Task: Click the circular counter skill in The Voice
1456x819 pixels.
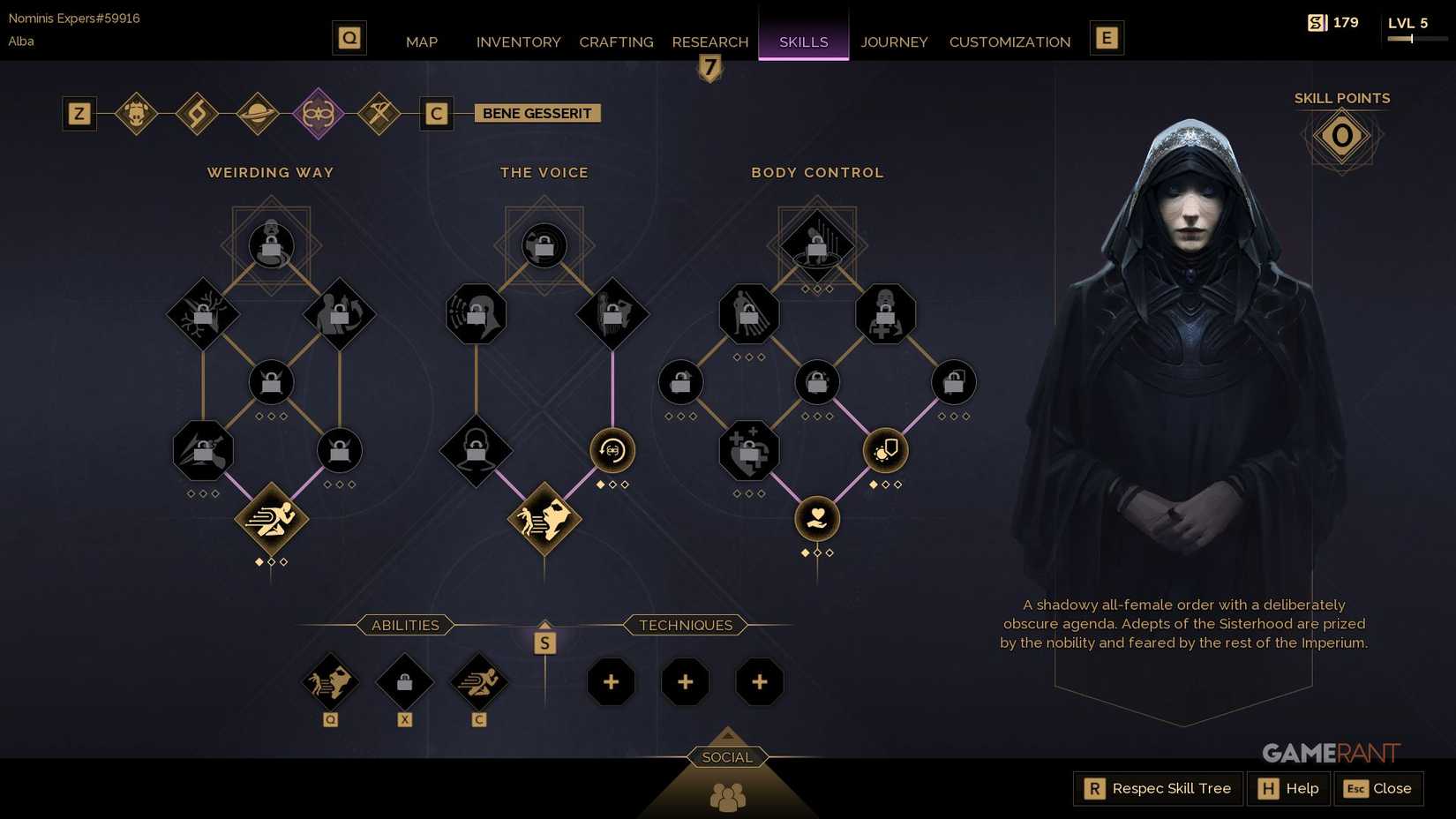Action: tap(612, 450)
